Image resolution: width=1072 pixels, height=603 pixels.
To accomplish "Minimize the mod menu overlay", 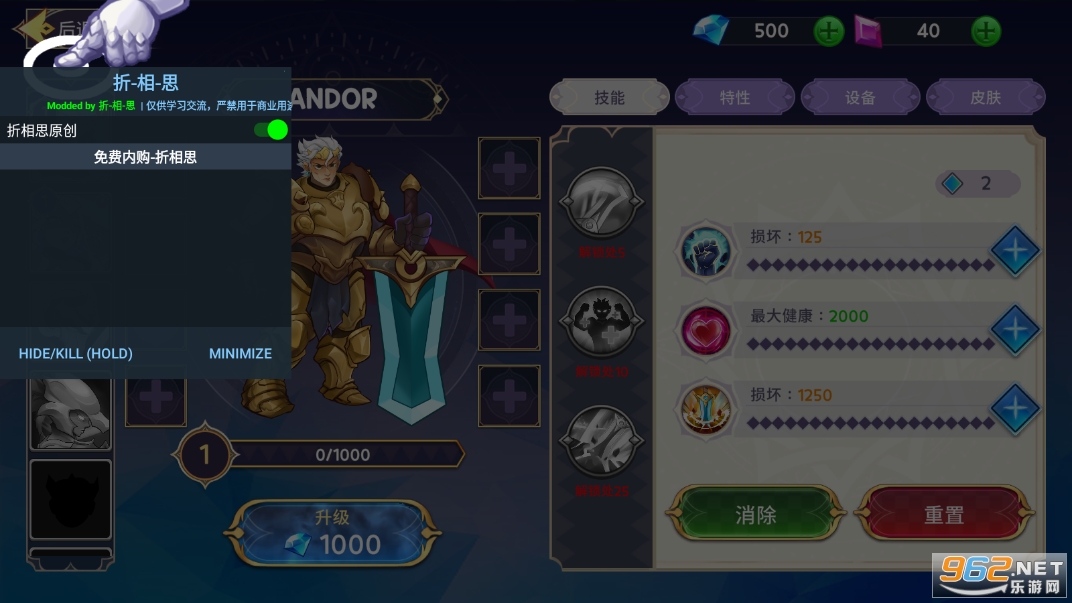I will click(x=240, y=353).
